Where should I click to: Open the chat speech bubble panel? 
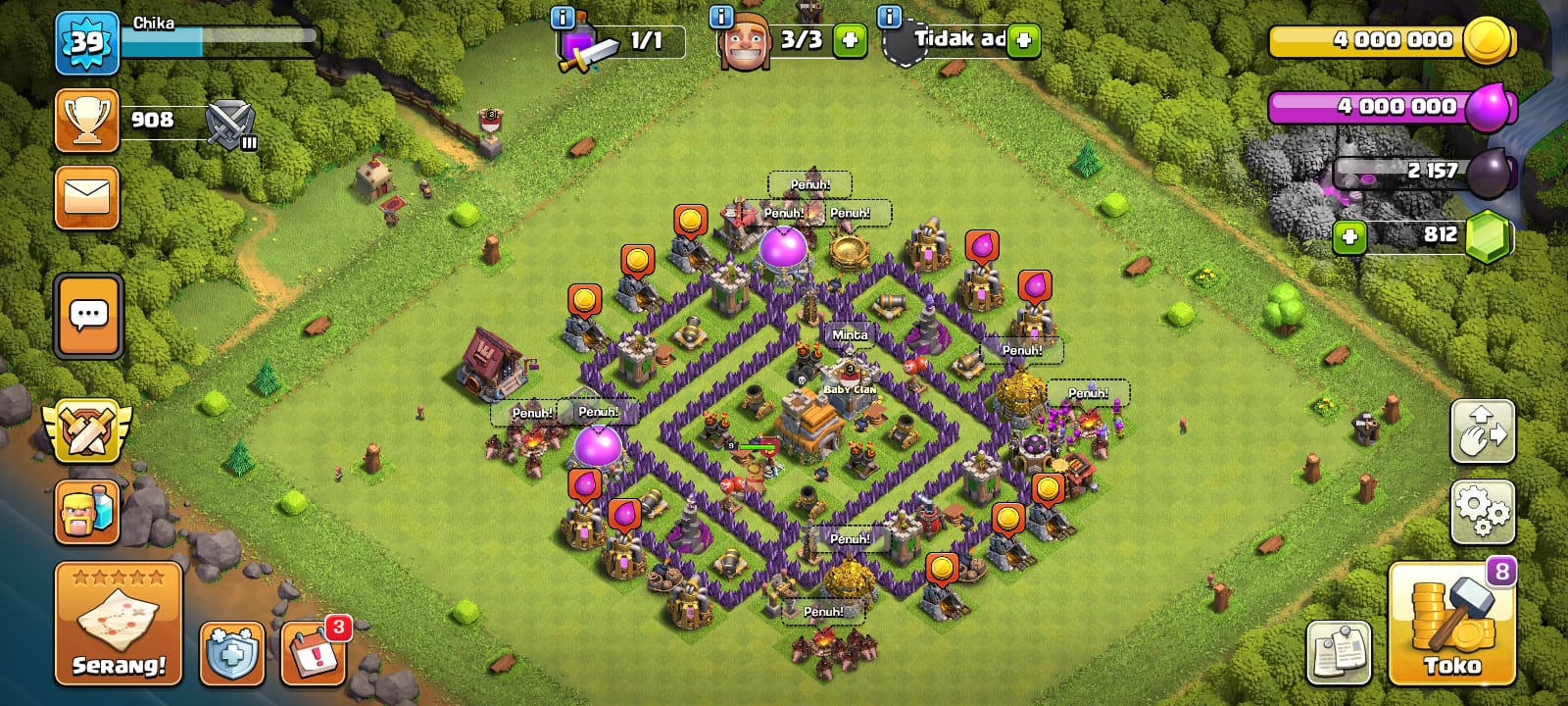89,316
